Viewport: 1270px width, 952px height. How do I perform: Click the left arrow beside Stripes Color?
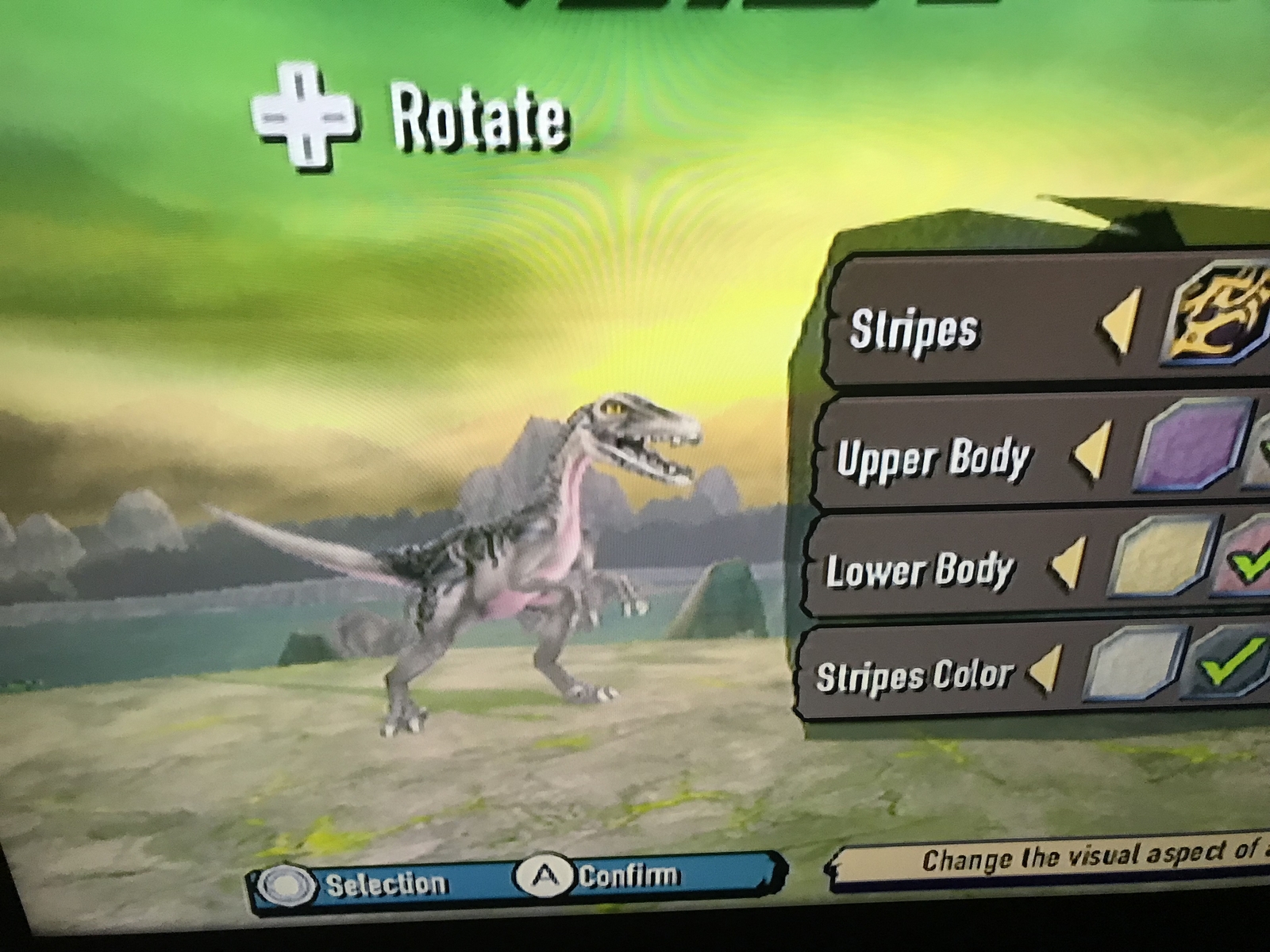pyautogui.click(x=1045, y=669)
